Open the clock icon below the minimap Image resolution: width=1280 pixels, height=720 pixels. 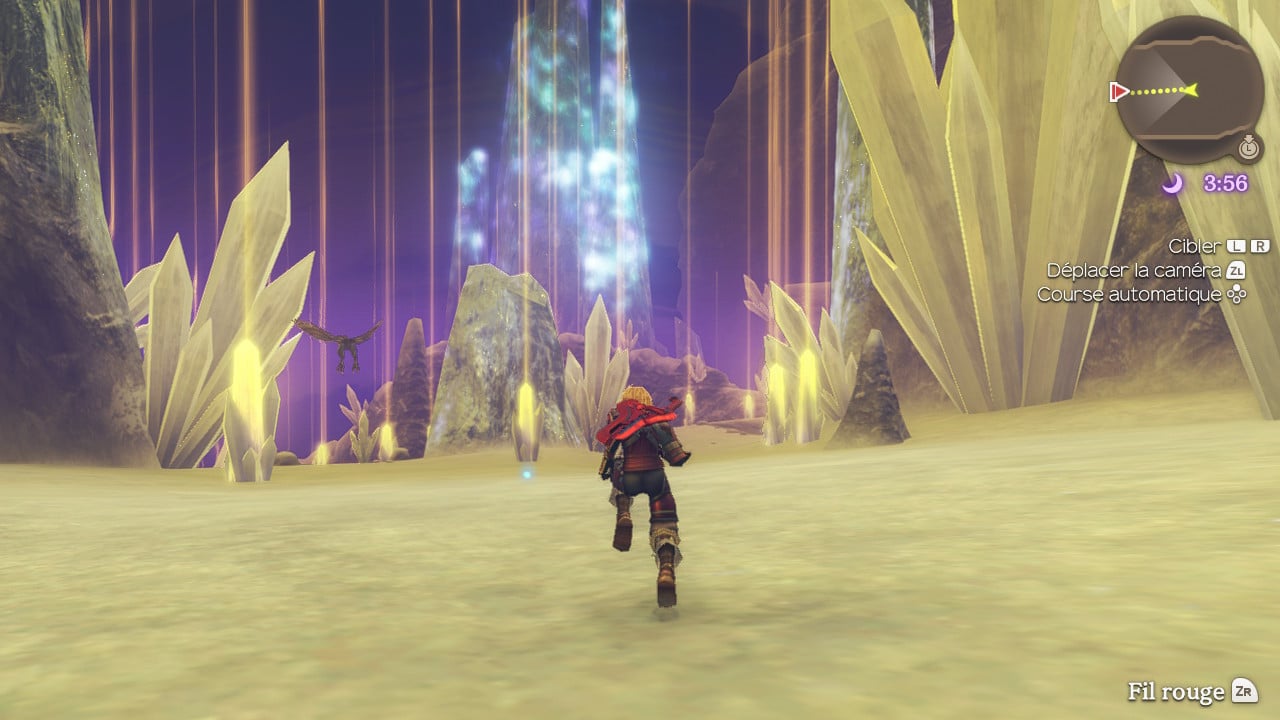[1248, 148]
